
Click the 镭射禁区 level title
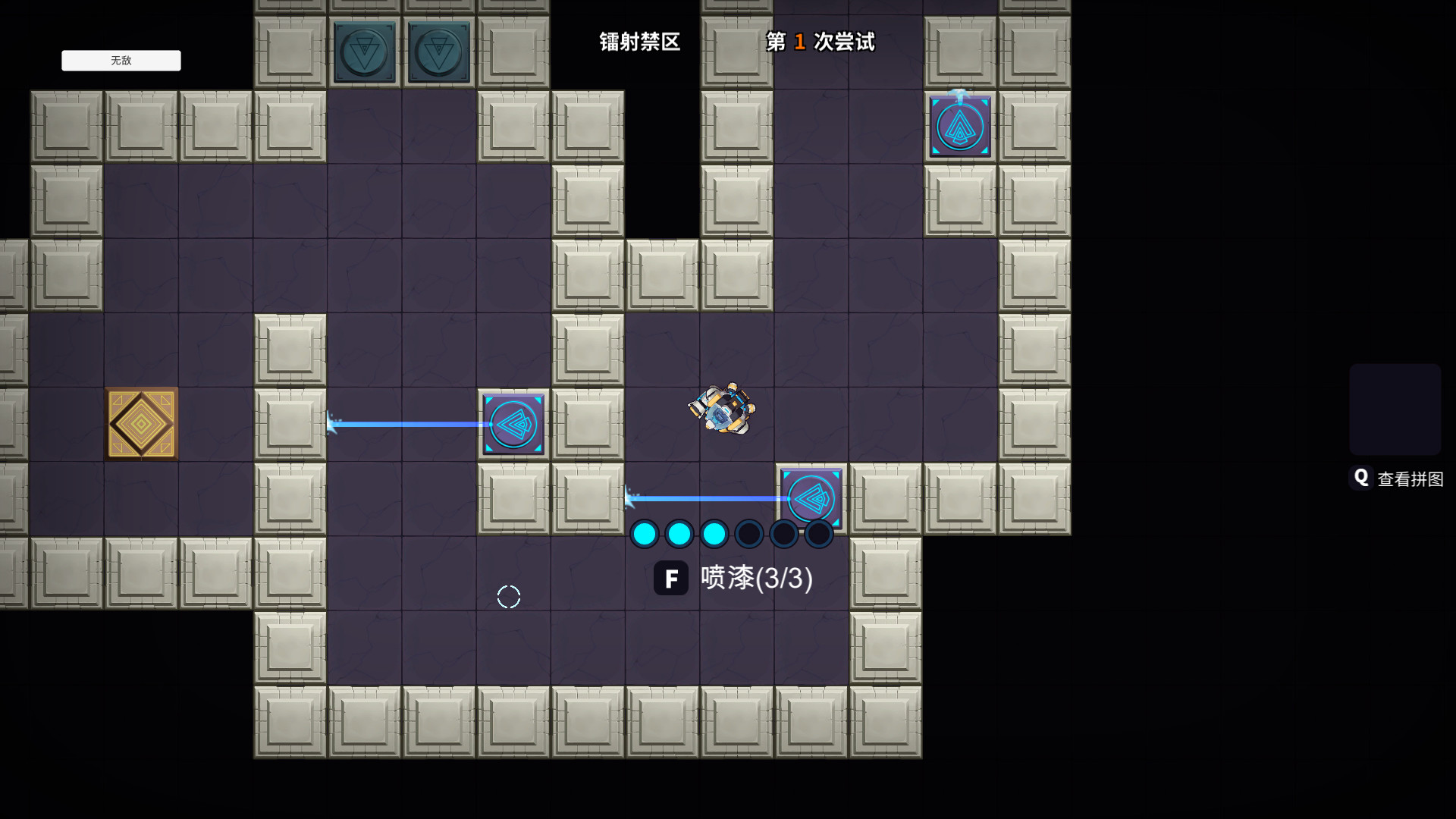tap(639, 42)
